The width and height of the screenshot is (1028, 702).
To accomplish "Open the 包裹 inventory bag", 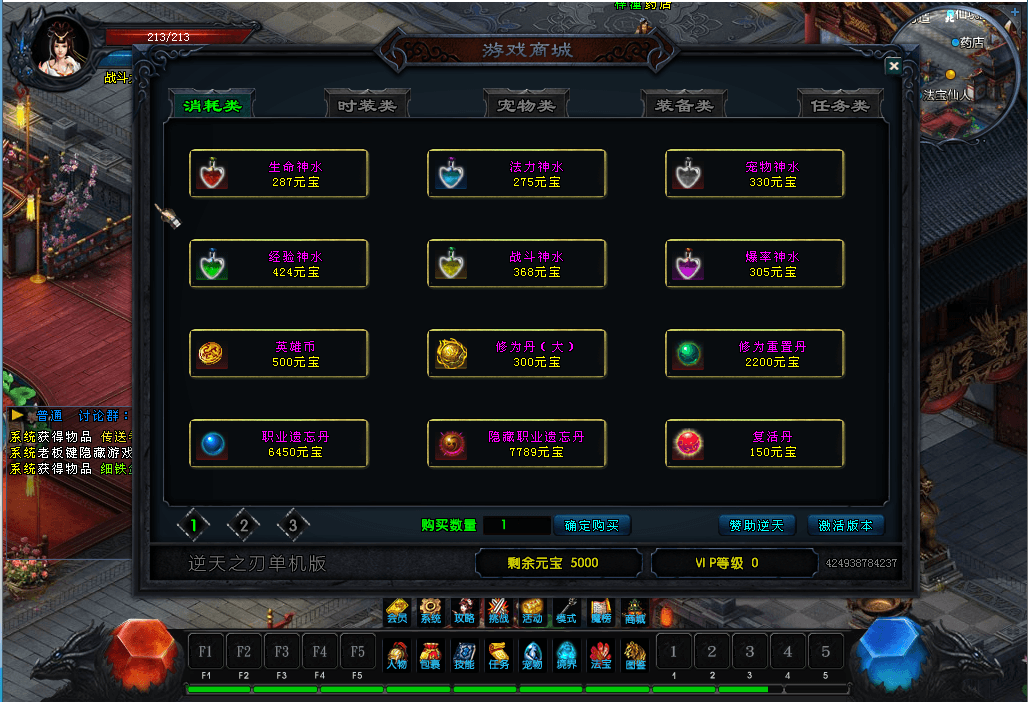I will (430, 655).
